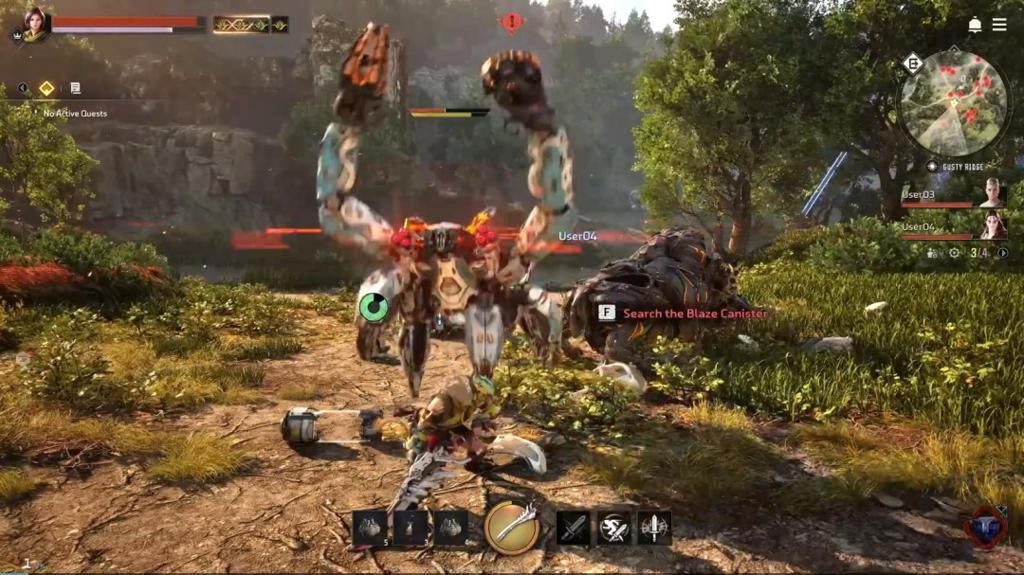Activate the single sword skill

[x=573, y=527]
